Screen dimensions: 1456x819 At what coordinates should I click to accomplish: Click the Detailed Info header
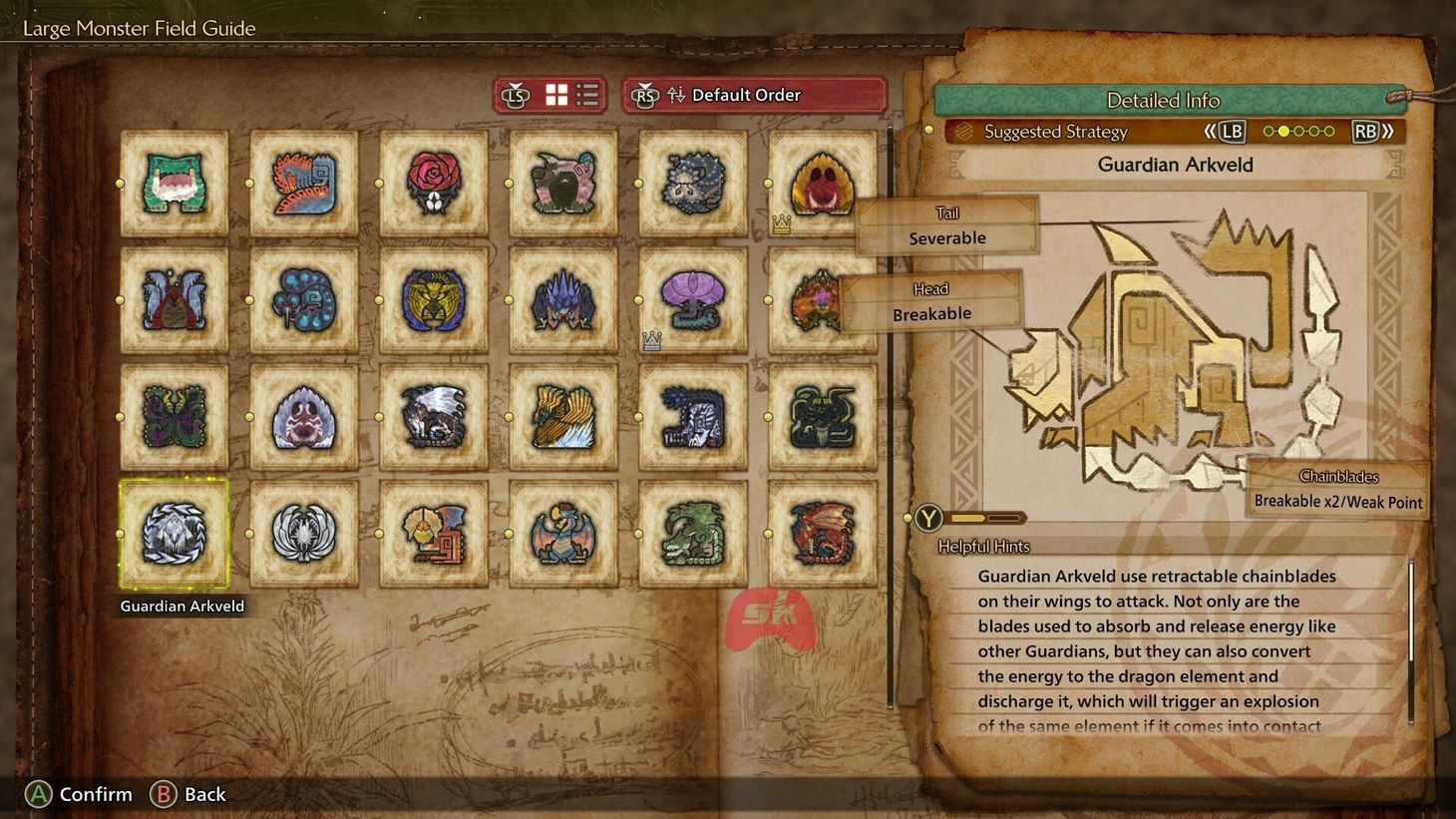tap(1164, 100)
